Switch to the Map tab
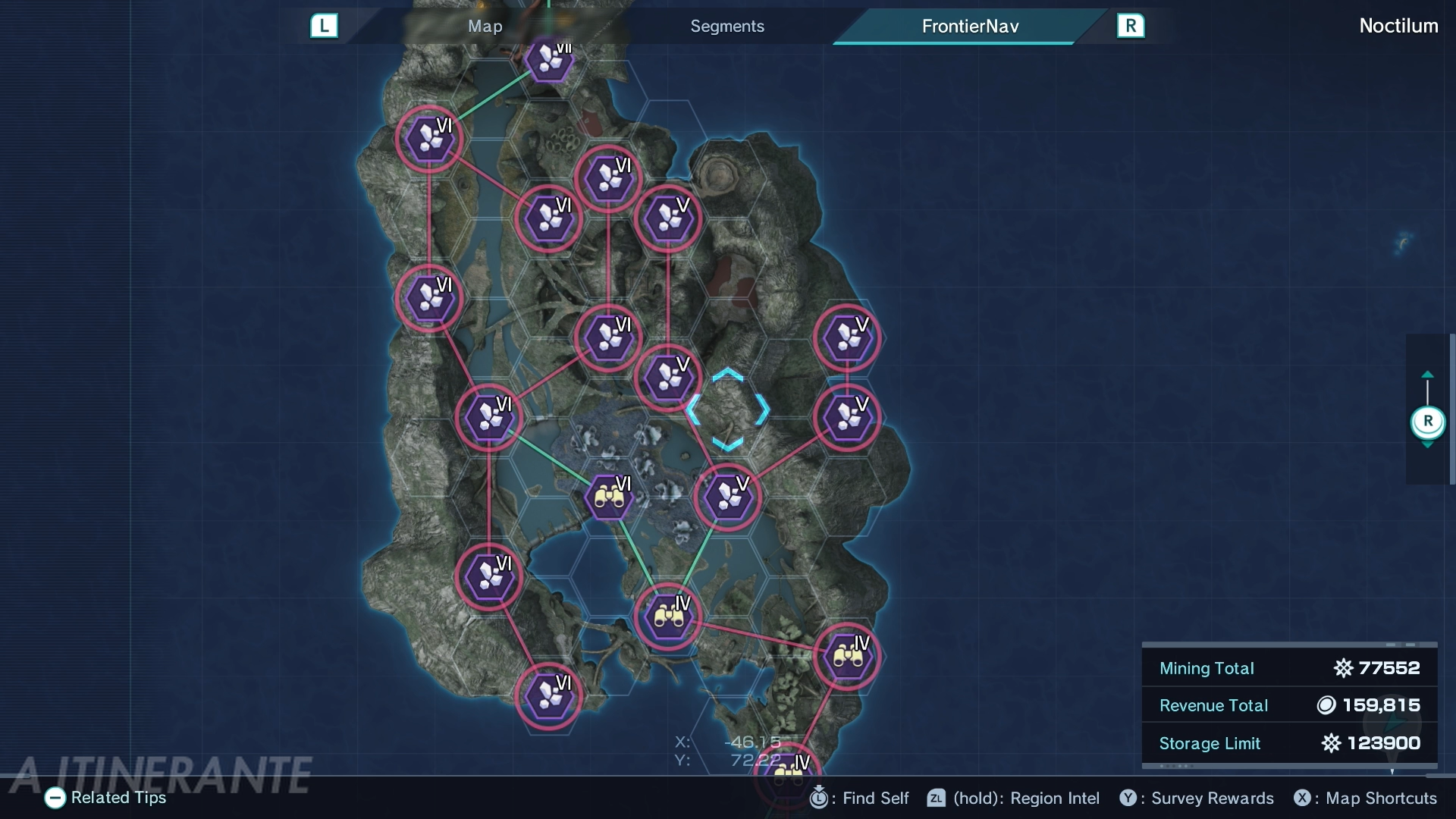Viewport: 1456px width, 819px height. (x=485, y=27)
